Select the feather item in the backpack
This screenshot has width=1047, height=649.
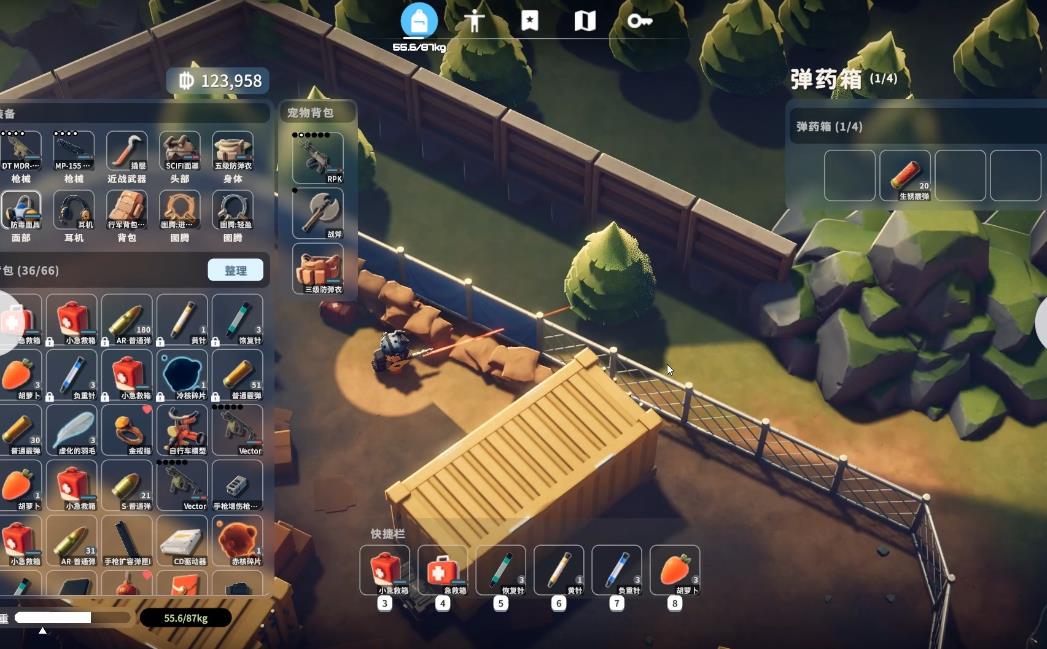[x=74, y=430]
